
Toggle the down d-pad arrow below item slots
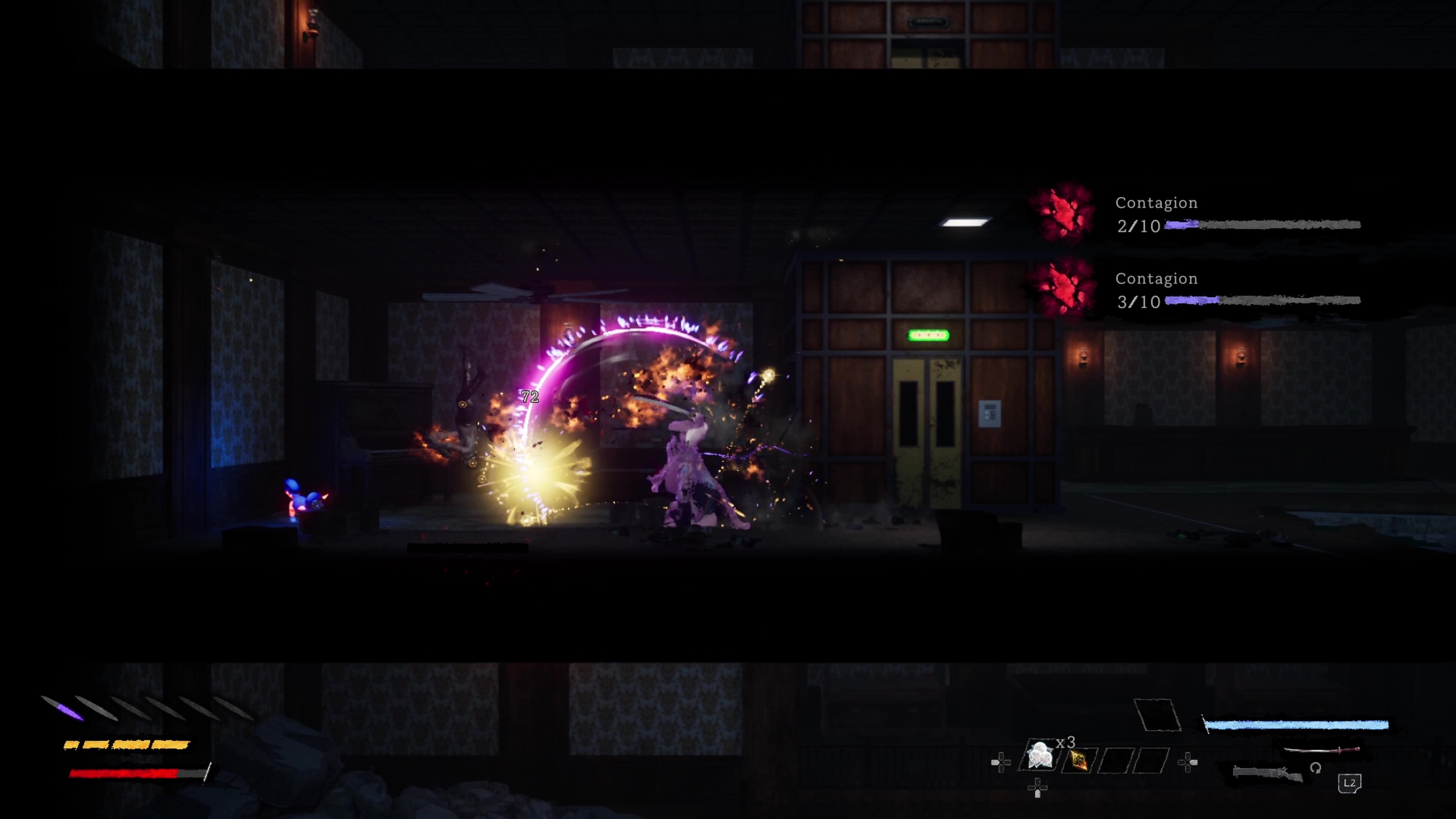pos(1038,789)
